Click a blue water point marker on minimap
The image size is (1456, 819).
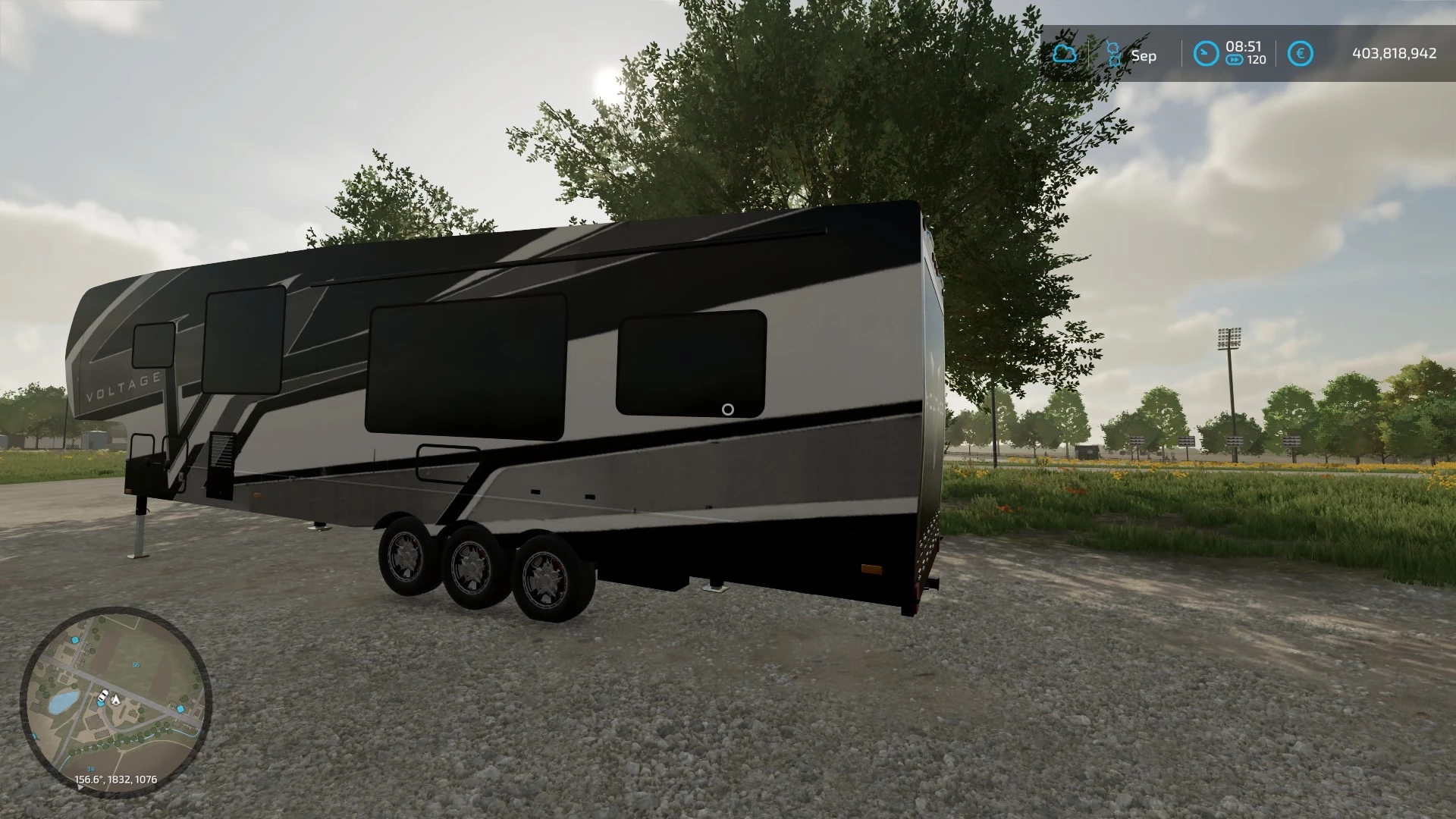coord(76,639)
